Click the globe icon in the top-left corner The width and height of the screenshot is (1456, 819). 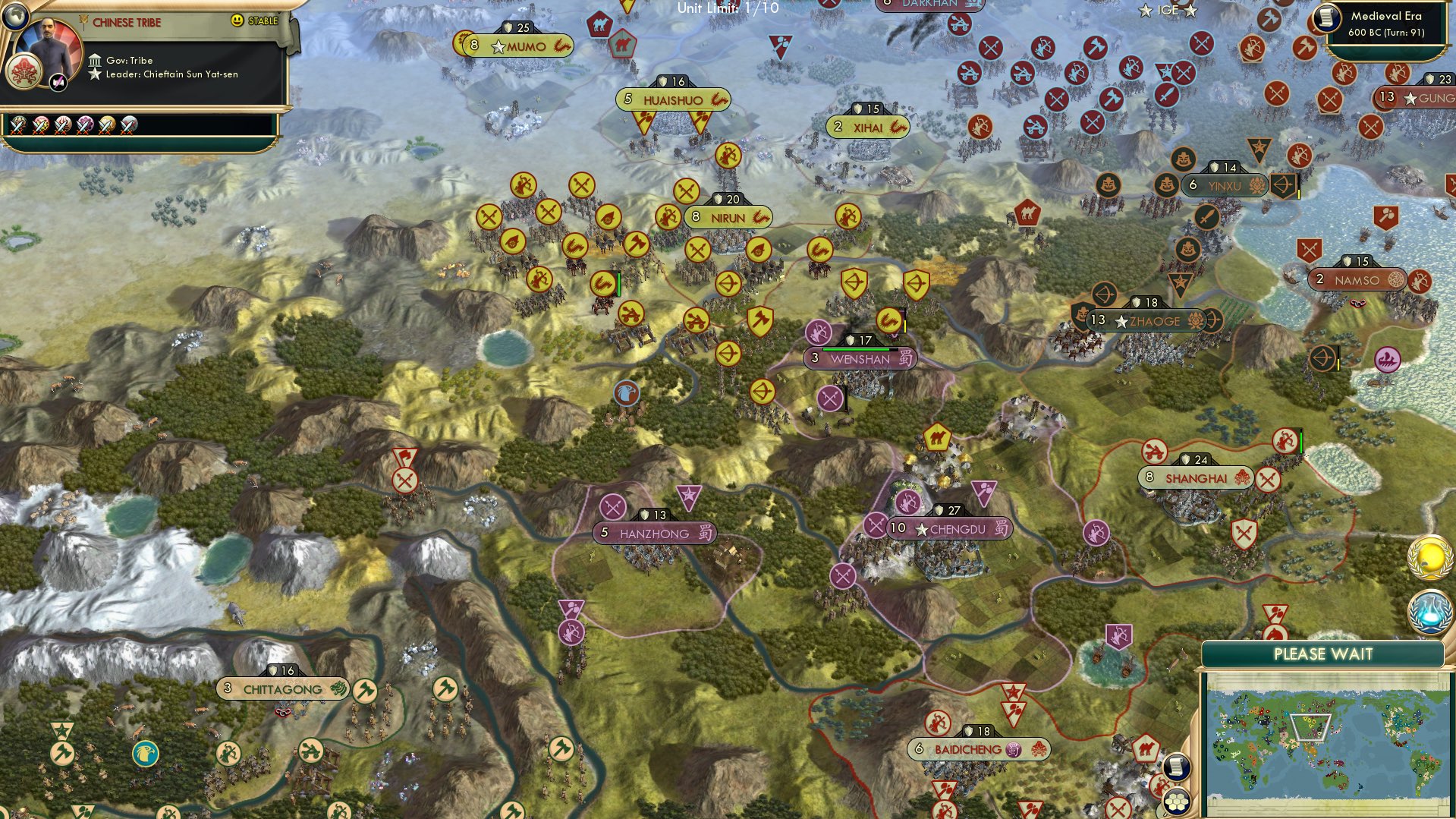[16, 16]
